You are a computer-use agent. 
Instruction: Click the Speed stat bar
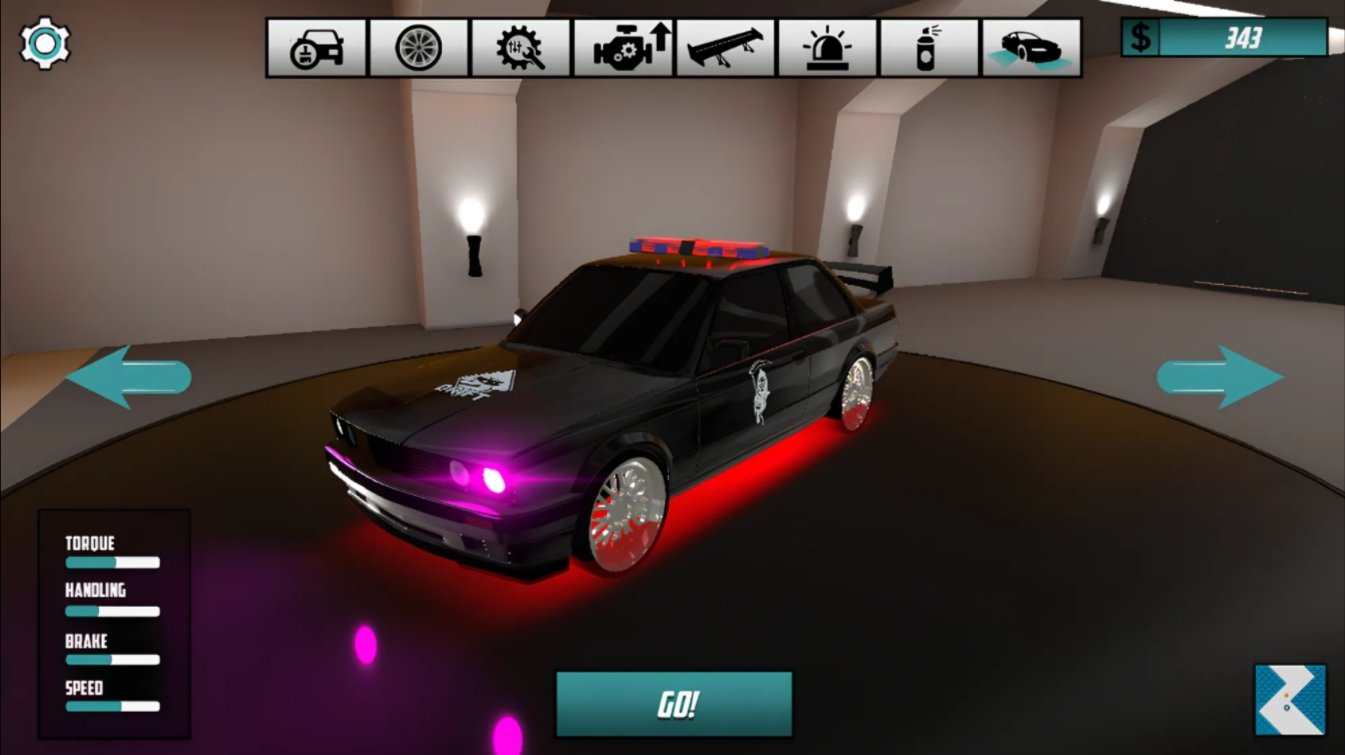[x=110, y=708]
